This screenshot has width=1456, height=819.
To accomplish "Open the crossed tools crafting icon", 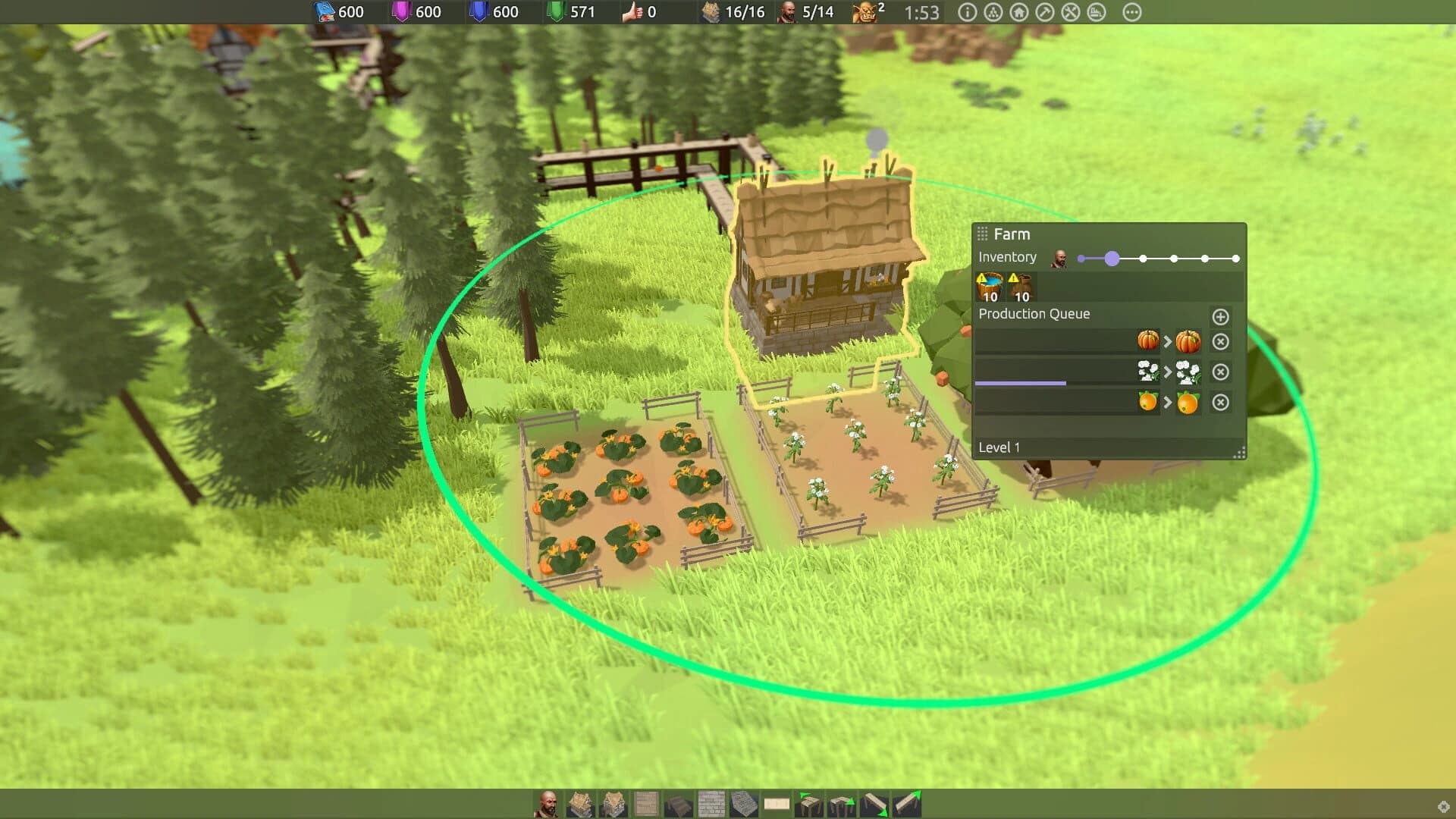I will click(x=1070, y=12).
